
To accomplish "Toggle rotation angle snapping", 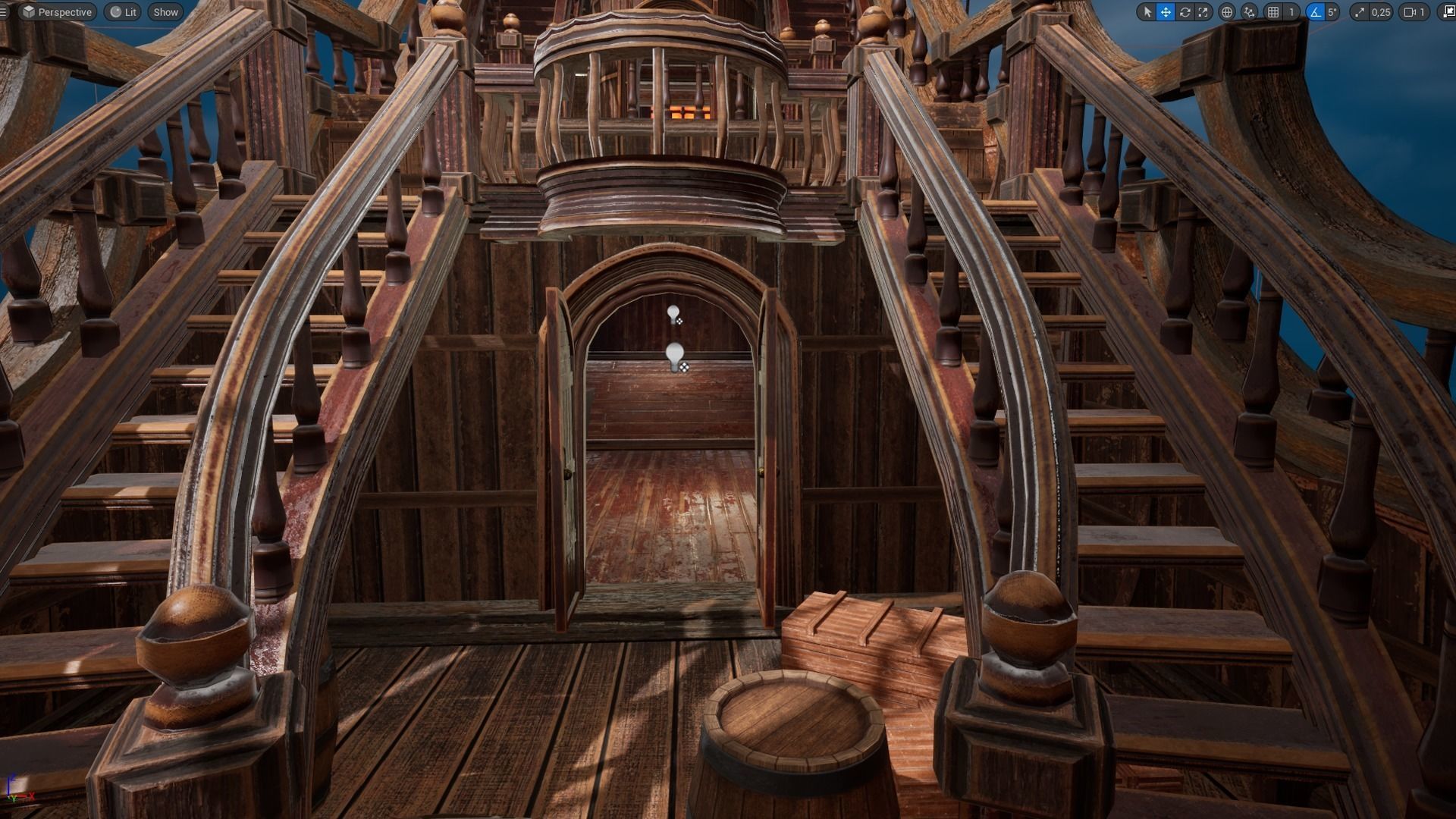I will click(1315, 12).
